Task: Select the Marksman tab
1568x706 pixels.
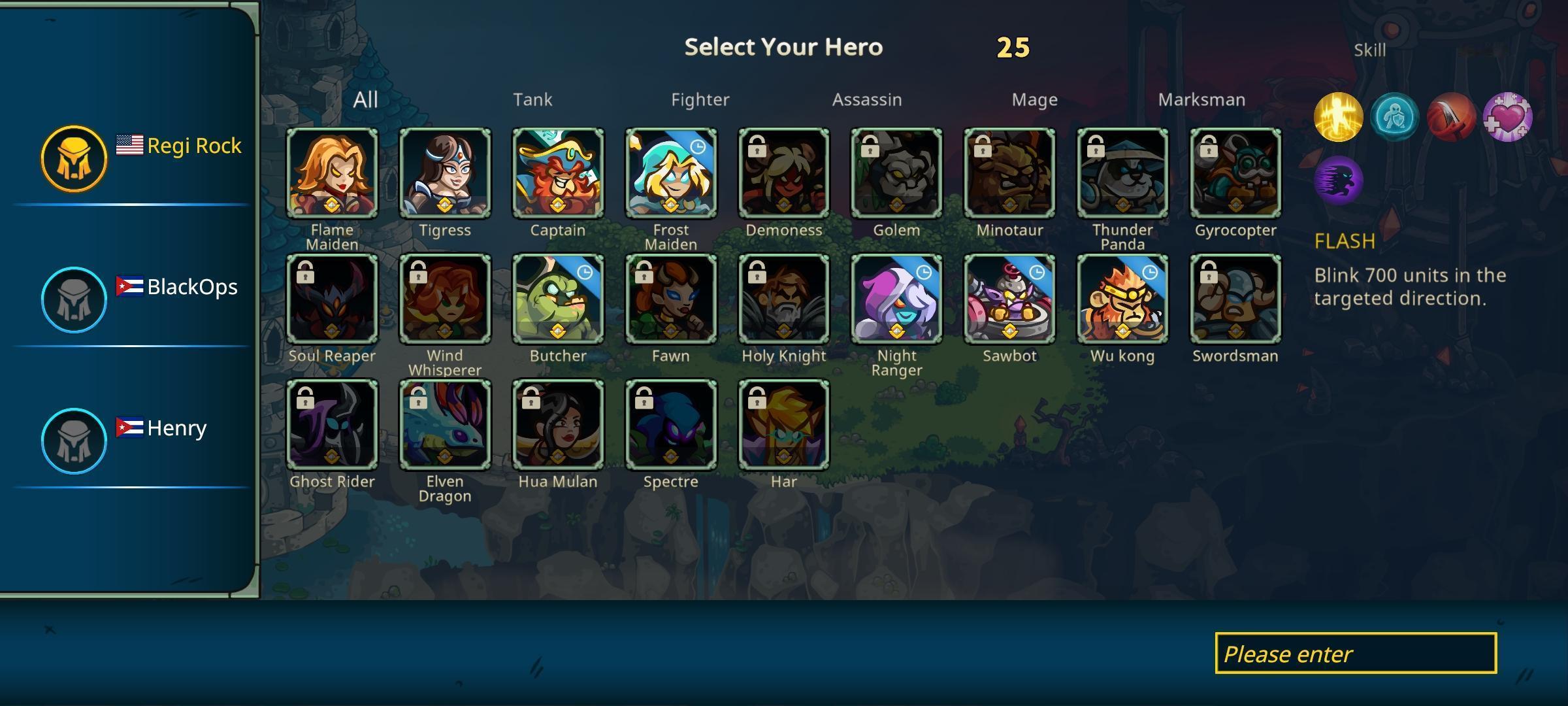Action: (1201, 99)
